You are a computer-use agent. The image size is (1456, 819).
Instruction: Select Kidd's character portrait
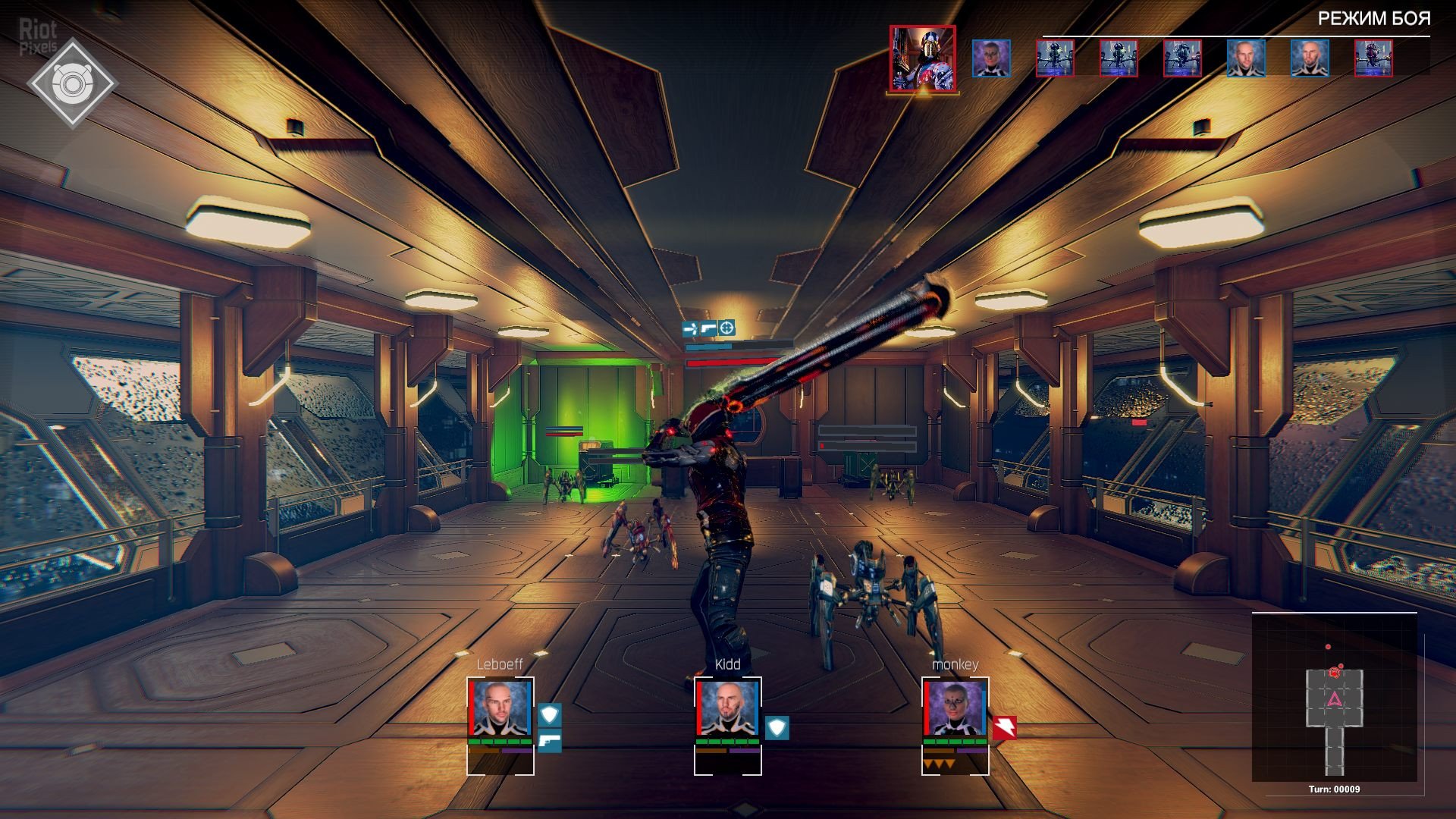pos(727,709)
